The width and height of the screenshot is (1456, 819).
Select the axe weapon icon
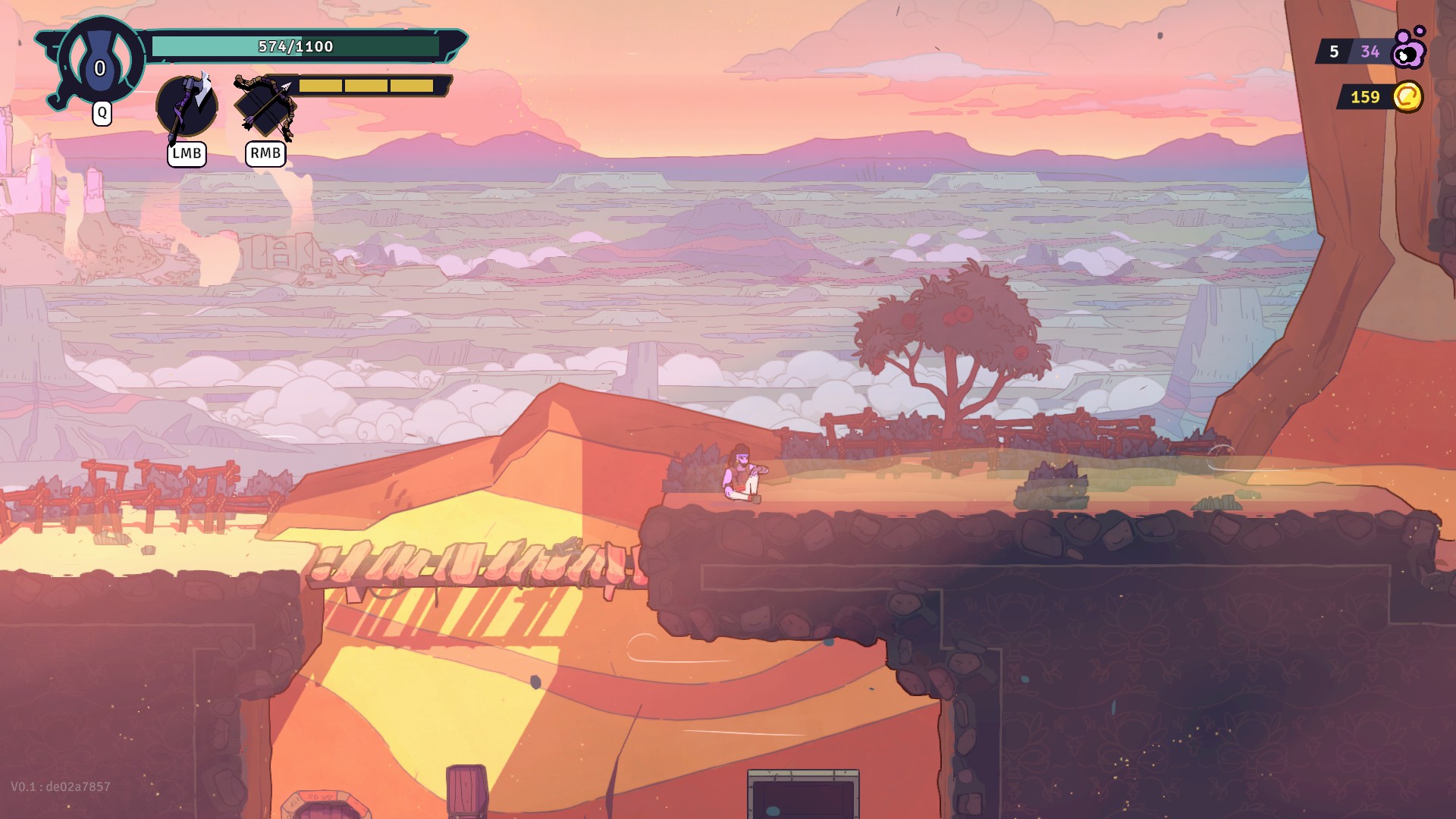click(187, 106)
